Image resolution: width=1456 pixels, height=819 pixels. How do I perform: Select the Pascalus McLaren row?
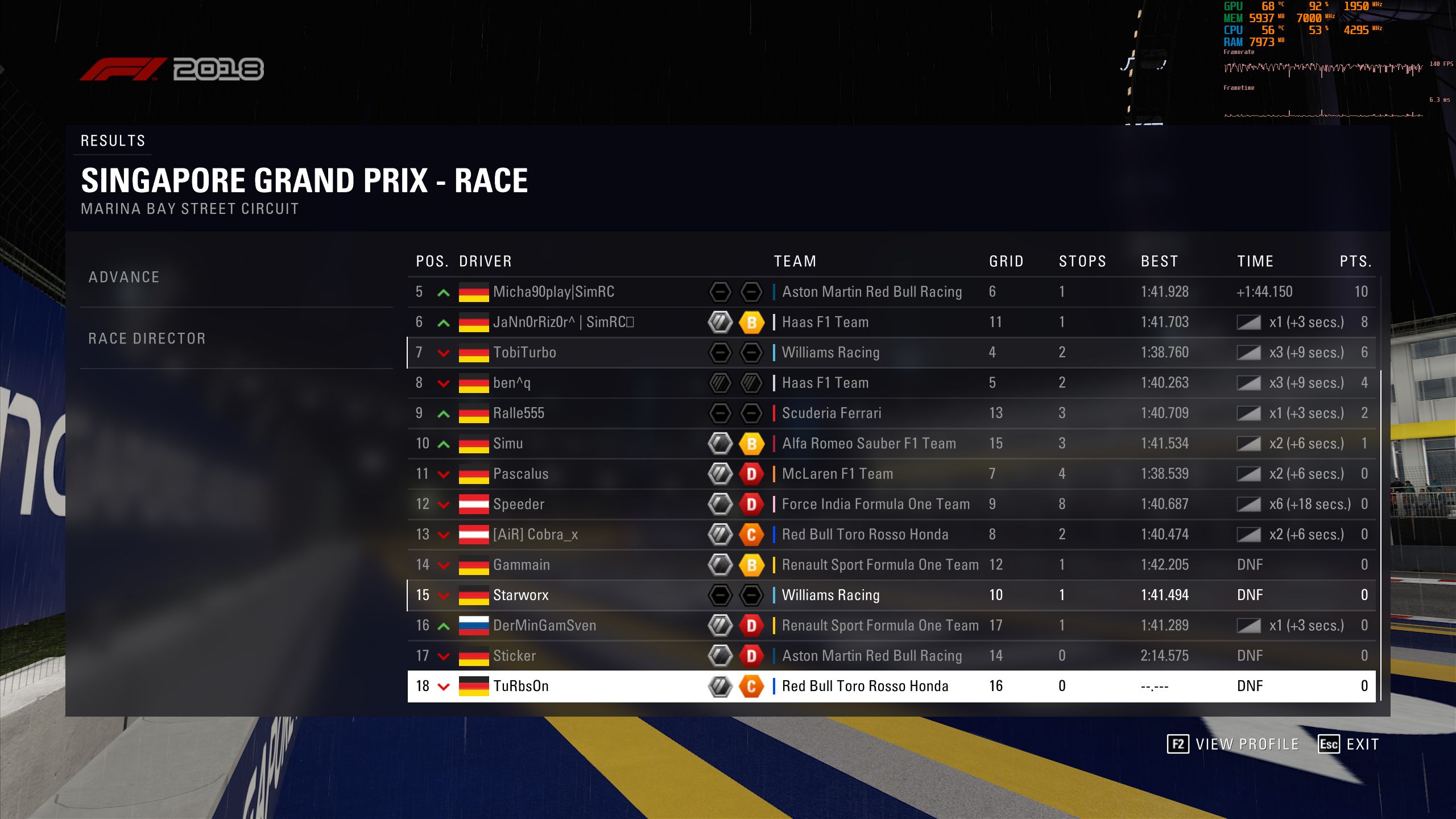pos(520,474)
